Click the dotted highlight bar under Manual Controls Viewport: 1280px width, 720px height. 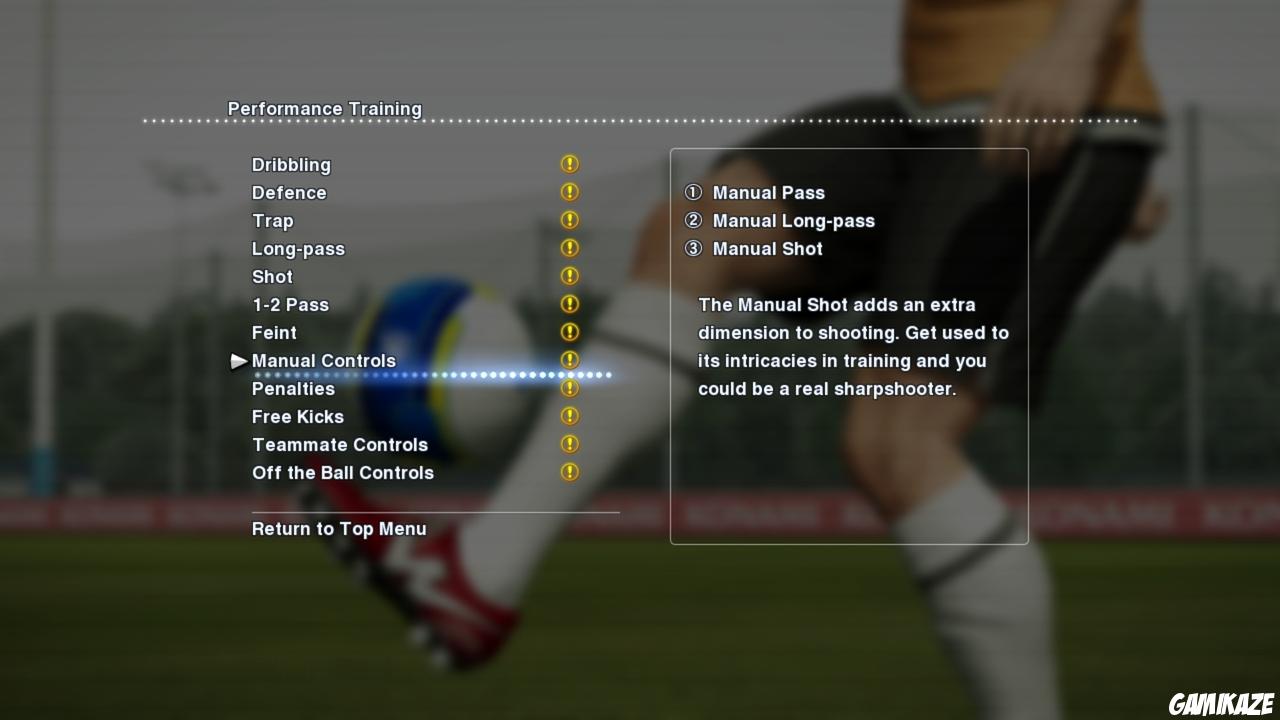[x=432, y=375]
